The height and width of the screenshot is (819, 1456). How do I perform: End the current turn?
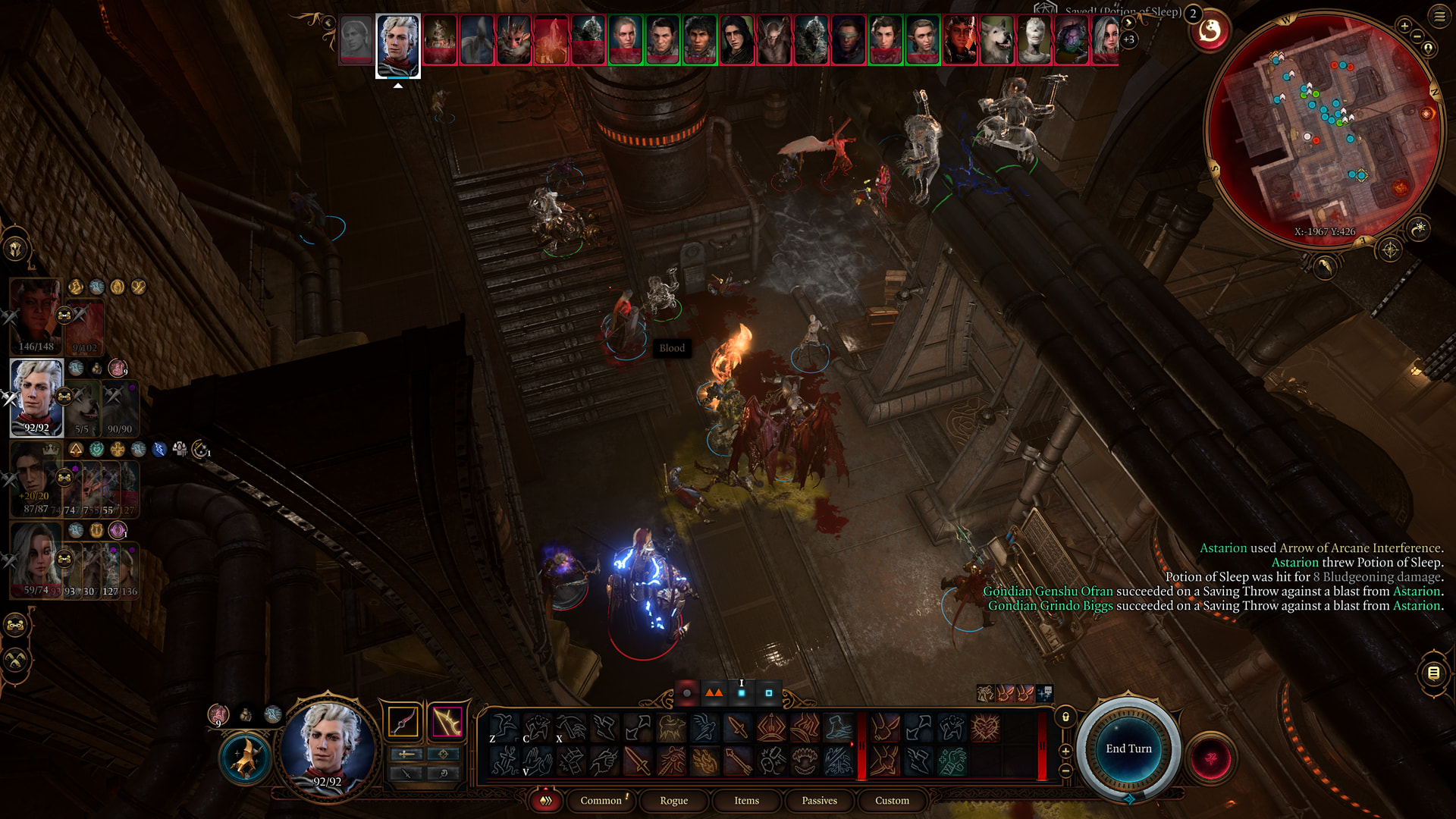(x=1128, y=748)
